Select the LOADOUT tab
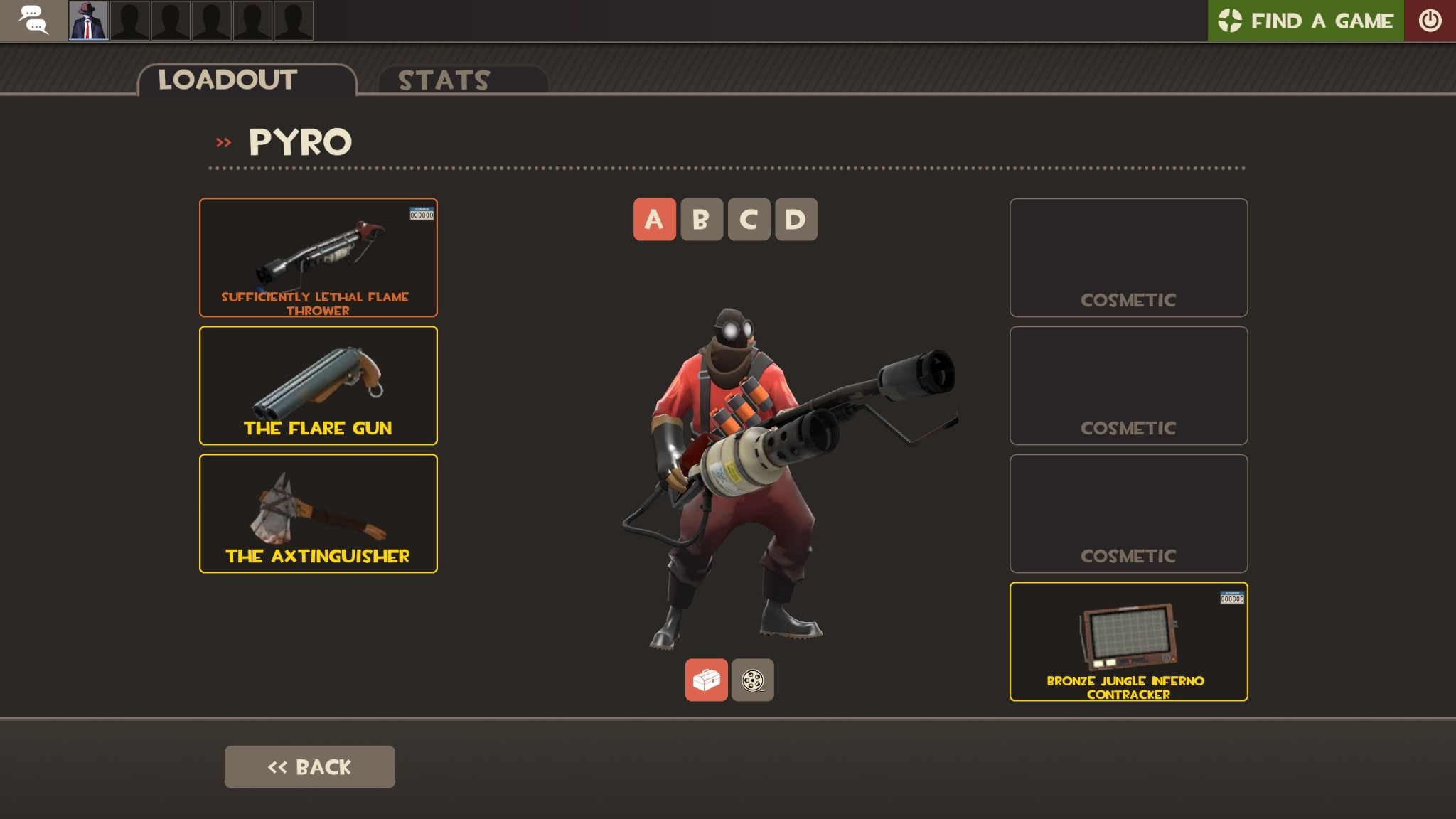 [x=226, y=80]
